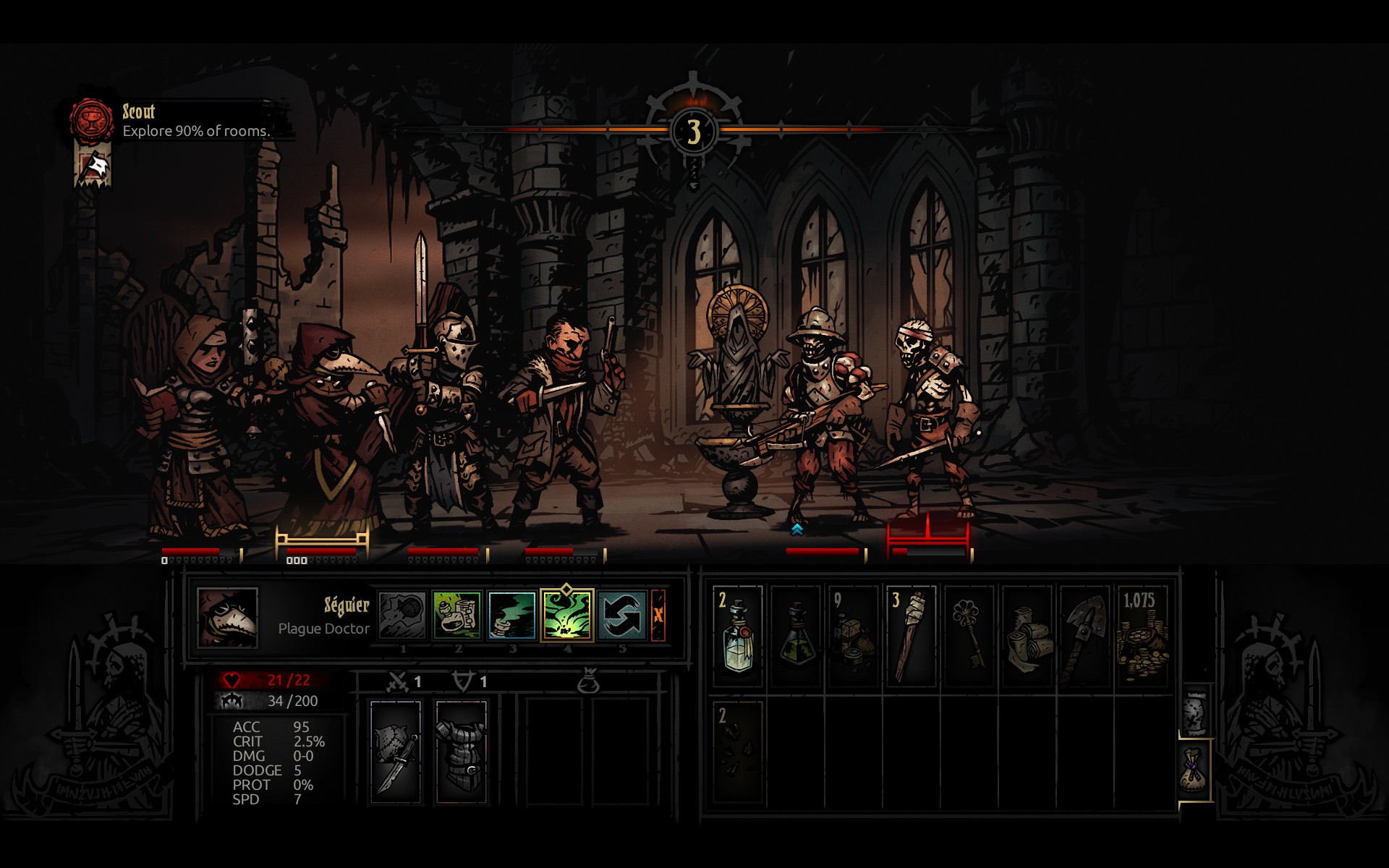Switch to the map scroll tab
This screenshot has height=868, width=1389.
click(1195, 712)
